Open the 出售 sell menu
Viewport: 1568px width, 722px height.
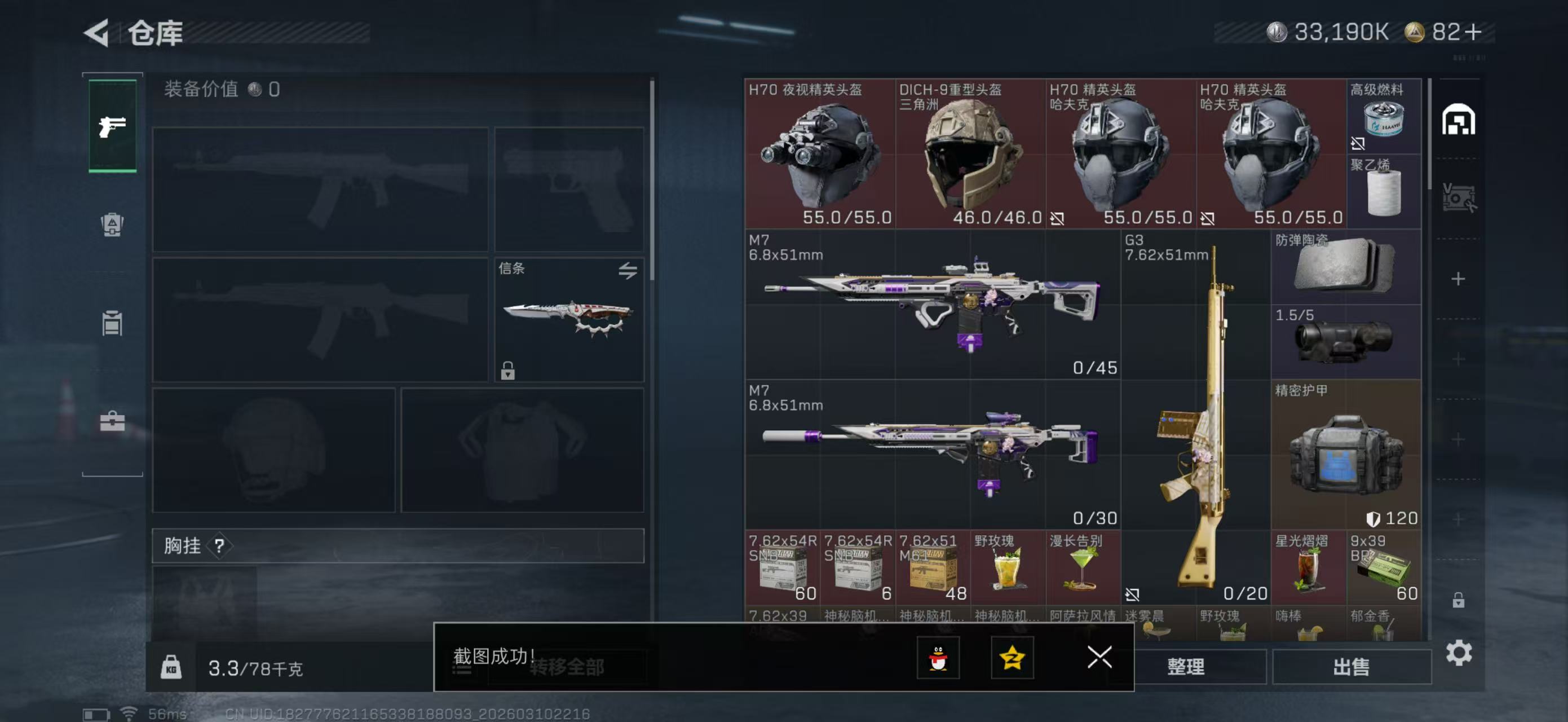1351,667
